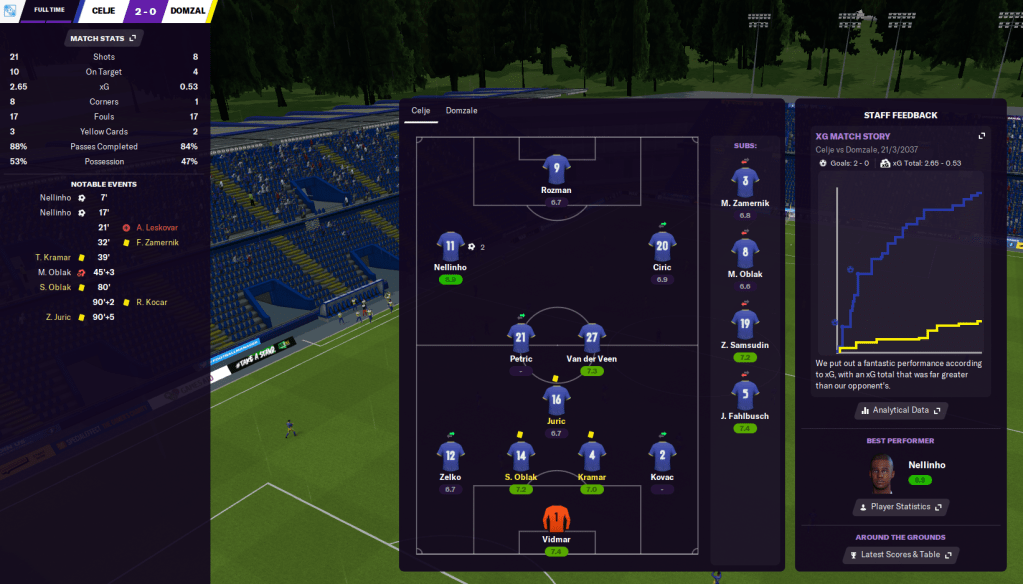Open Latest Scores & Table

(x=901, y=554)
